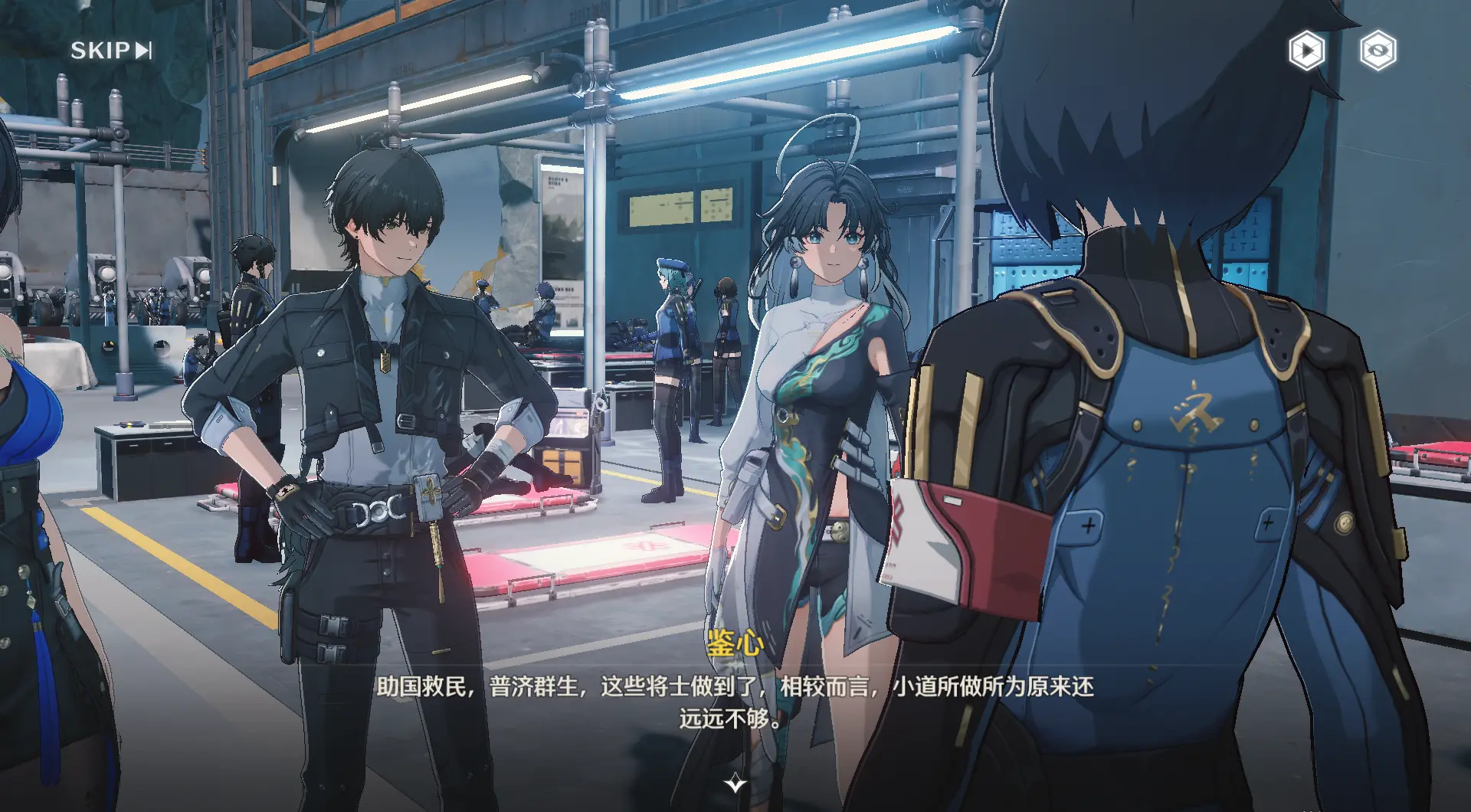1471x812 pixels.
Task: Hide the dialogue interface with eye icon
Action: [1378, 51]
